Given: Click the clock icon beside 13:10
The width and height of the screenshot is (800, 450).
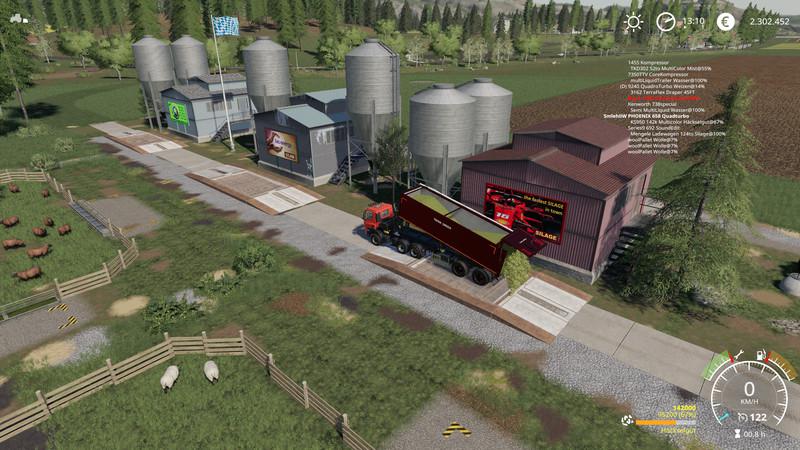Looking at the screenshot, I should coord(665,21).
